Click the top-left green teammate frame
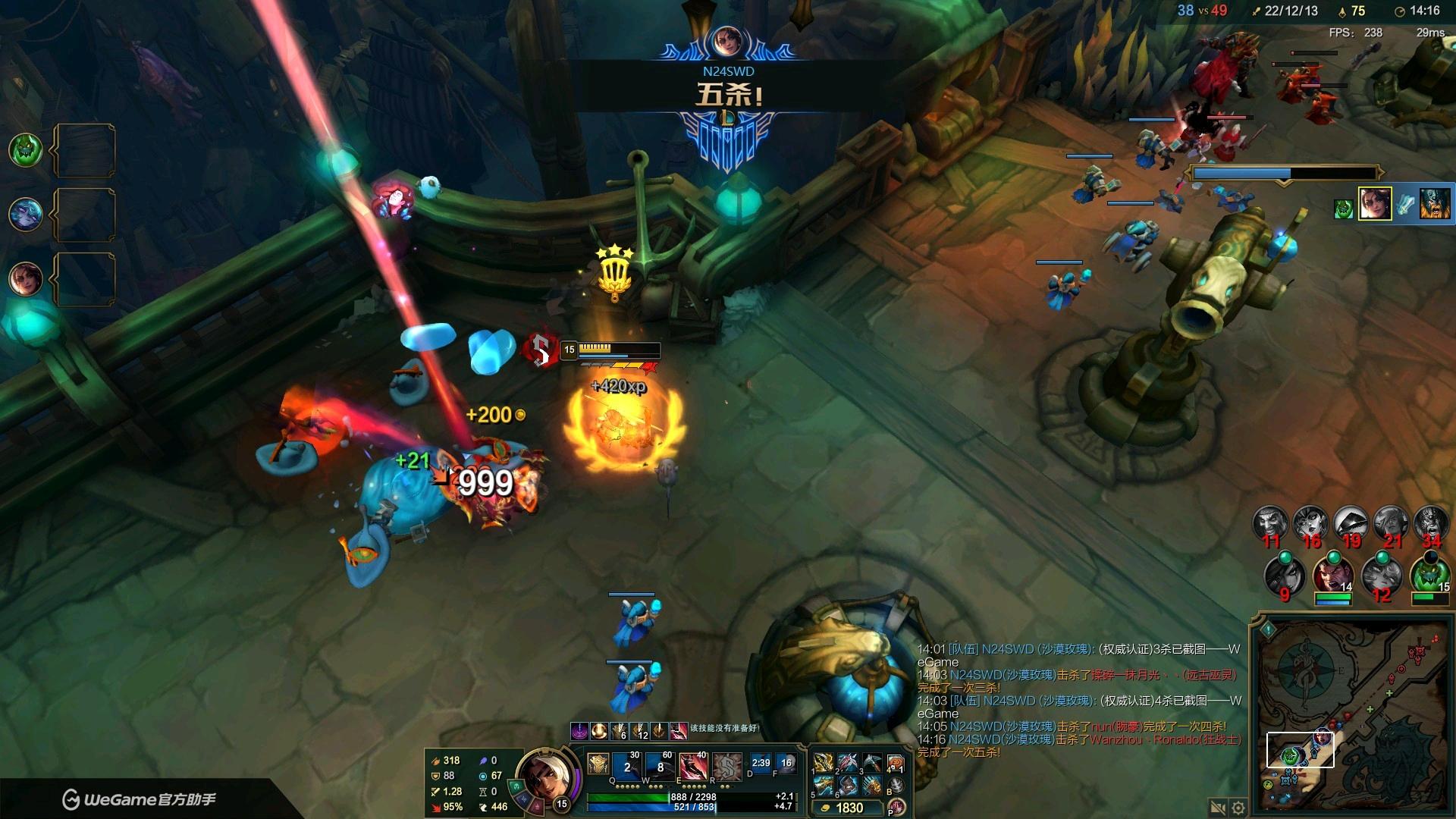Viewport: 1456px width, 819px height. pos(25,149)
